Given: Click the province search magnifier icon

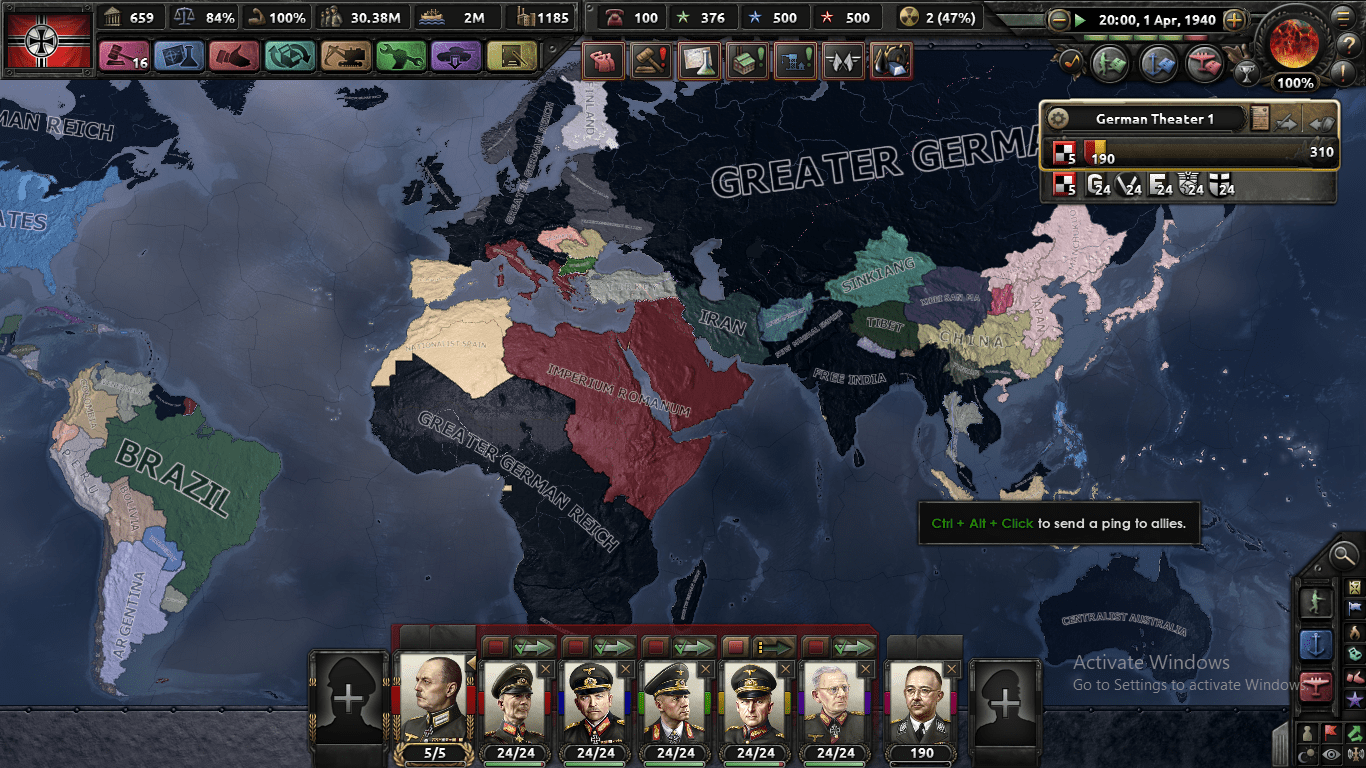Looking at the screenshot, I should coord(1344,556).
